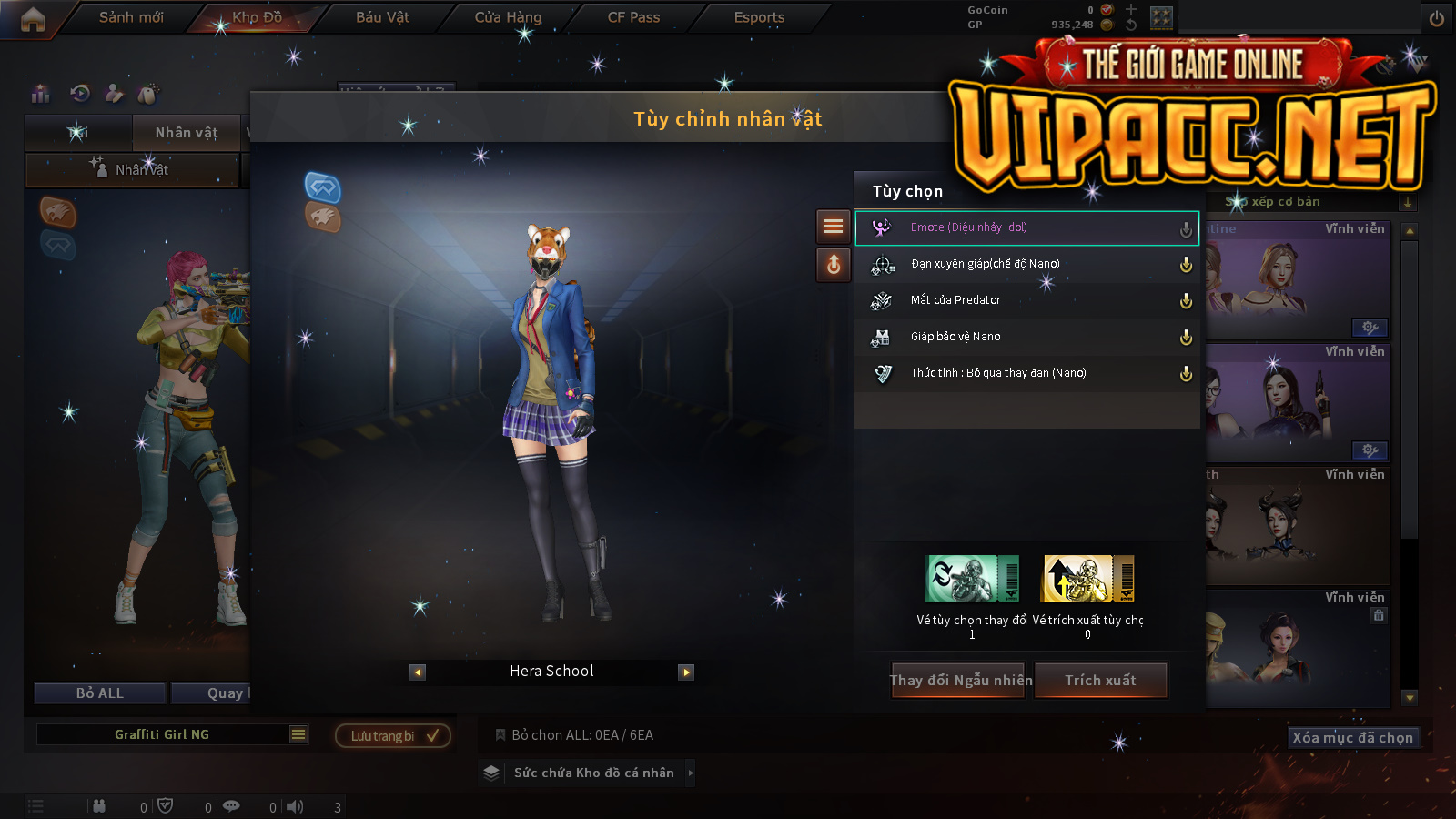Switch to the Esports tab

pos(759,17)
